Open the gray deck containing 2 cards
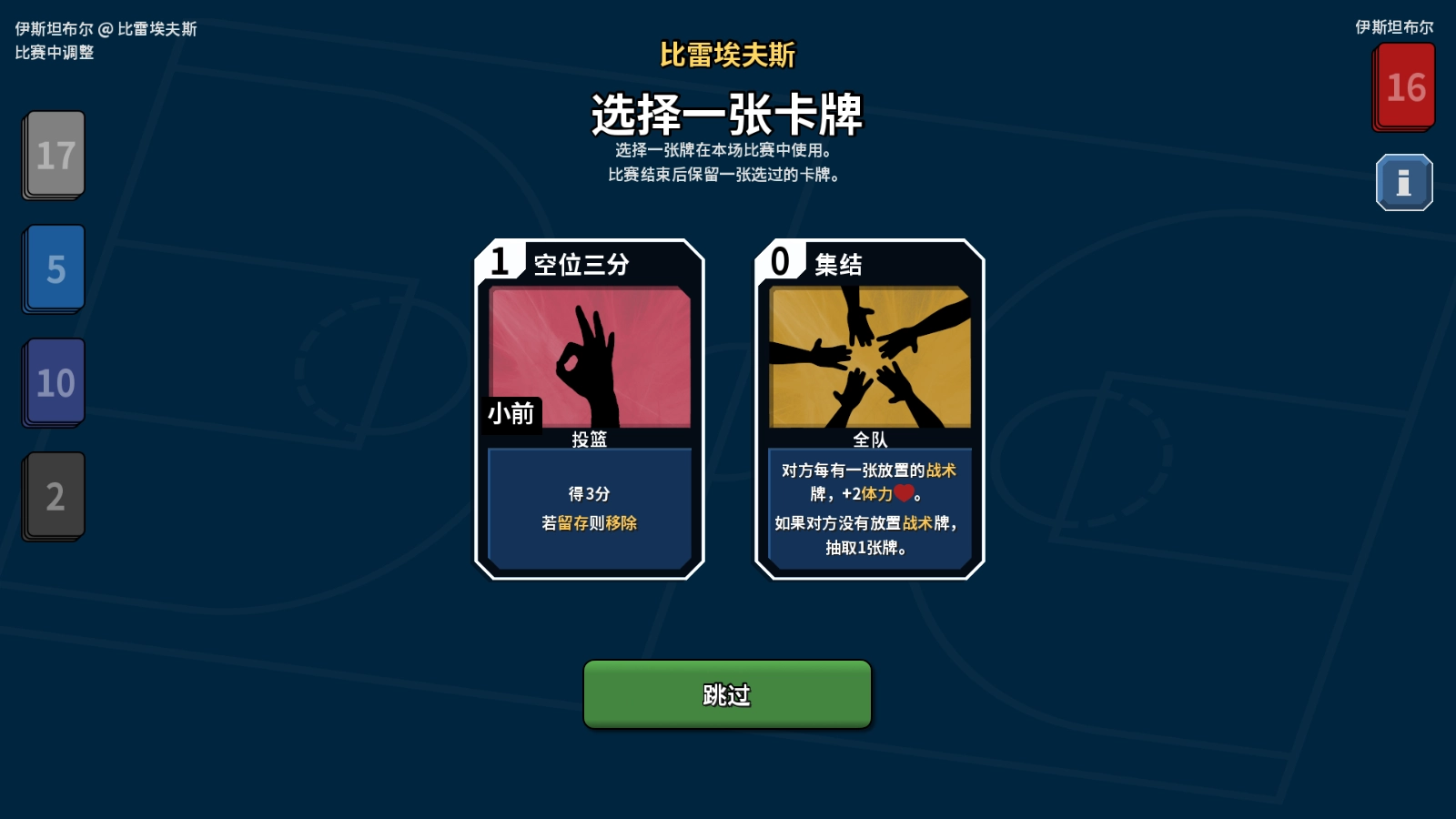Screen dimensions: 1456x819 click(x=53, y=496)
